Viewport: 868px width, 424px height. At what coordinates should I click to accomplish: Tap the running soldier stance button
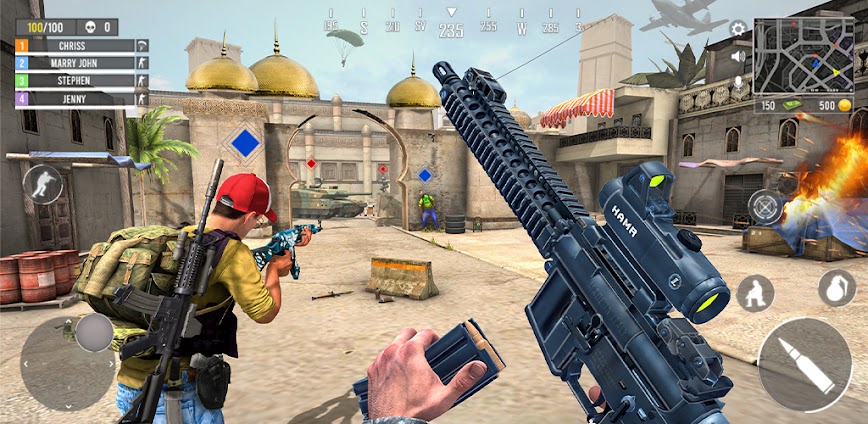click(43, 184)
